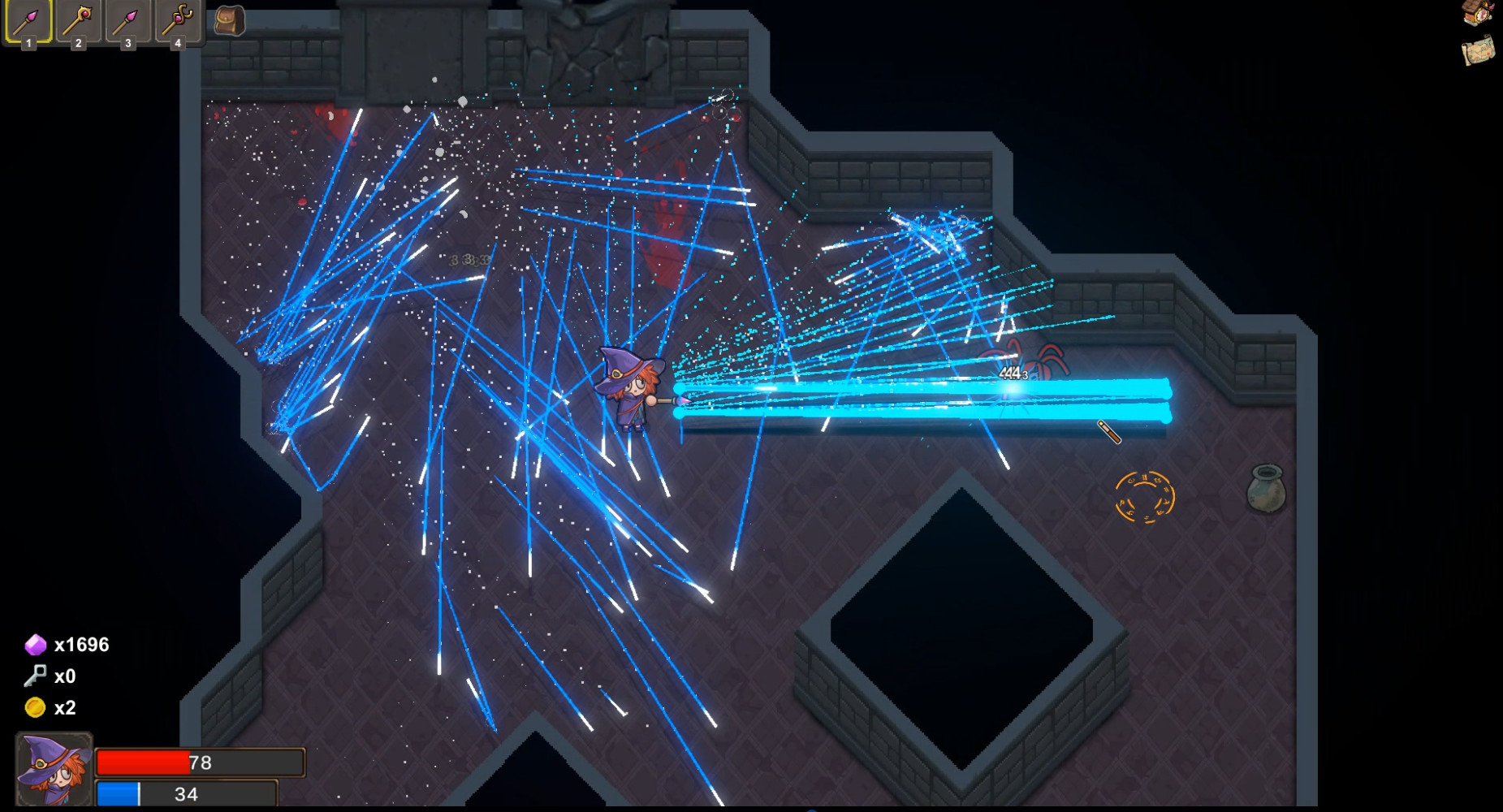Click the x2 coin count label
This screenshot has height=812, width=1503.
(x=65, y=708)
